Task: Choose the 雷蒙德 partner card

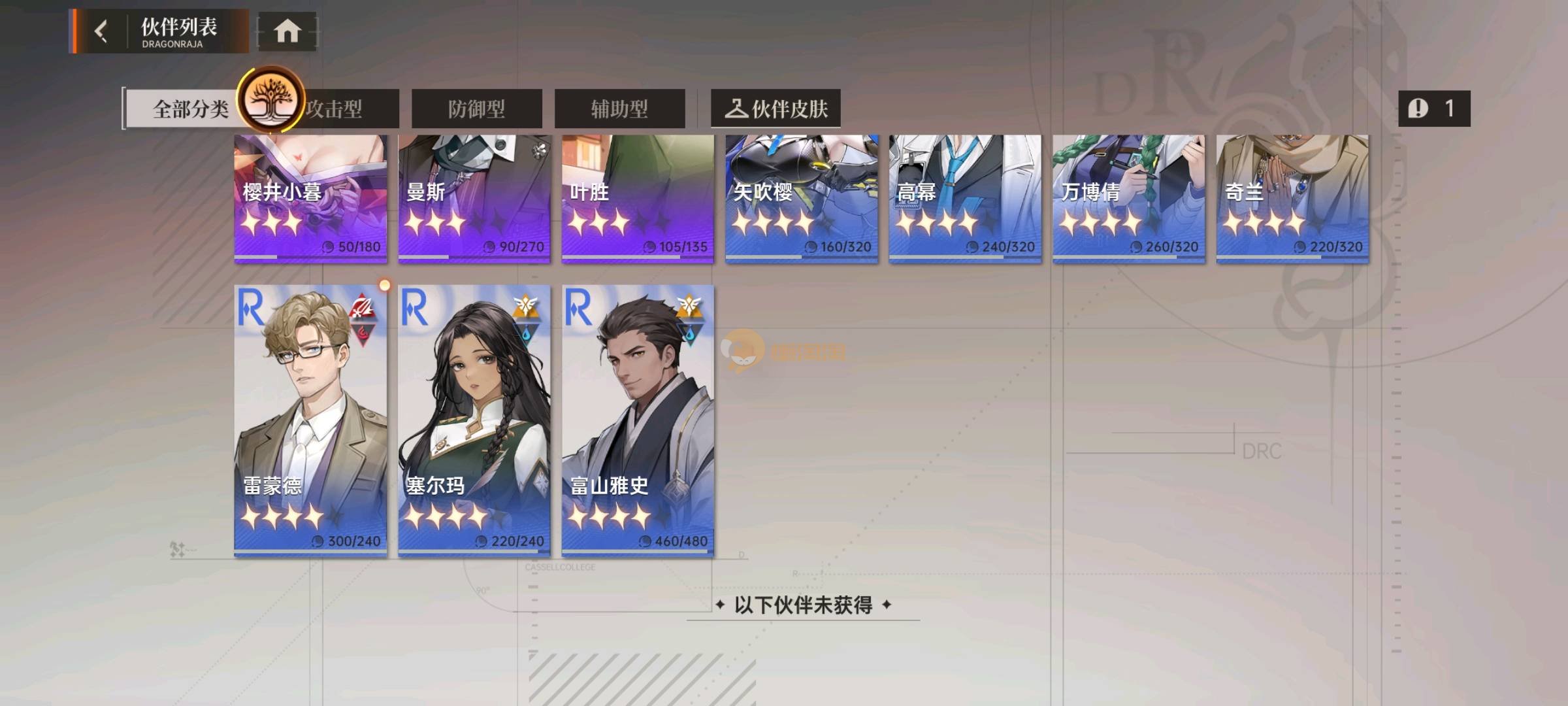Action: pos(310,422)
